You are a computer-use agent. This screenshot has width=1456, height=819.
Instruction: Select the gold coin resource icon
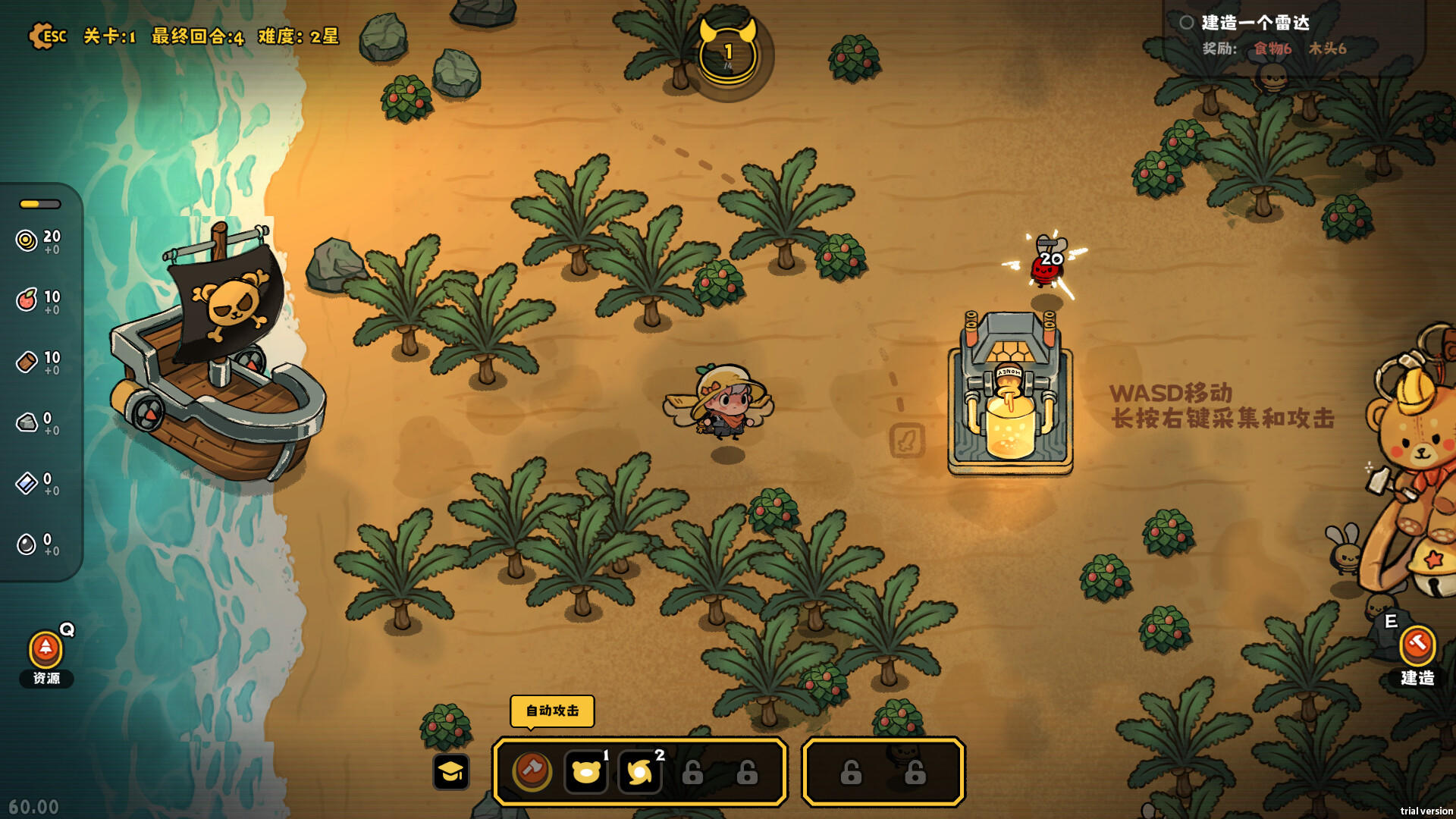[x=27, y=241]
